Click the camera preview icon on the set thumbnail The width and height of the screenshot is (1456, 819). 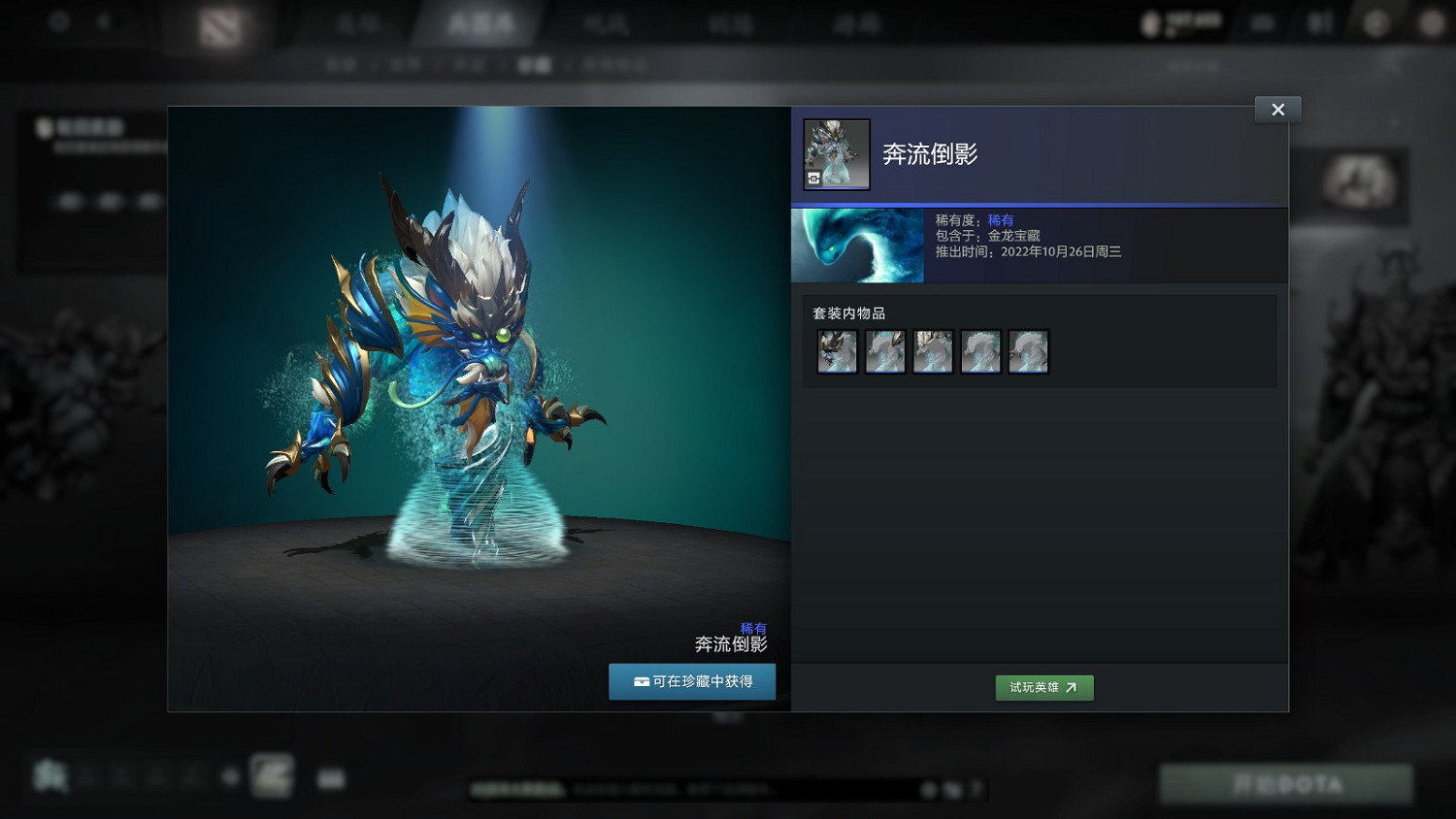point(813,178)
